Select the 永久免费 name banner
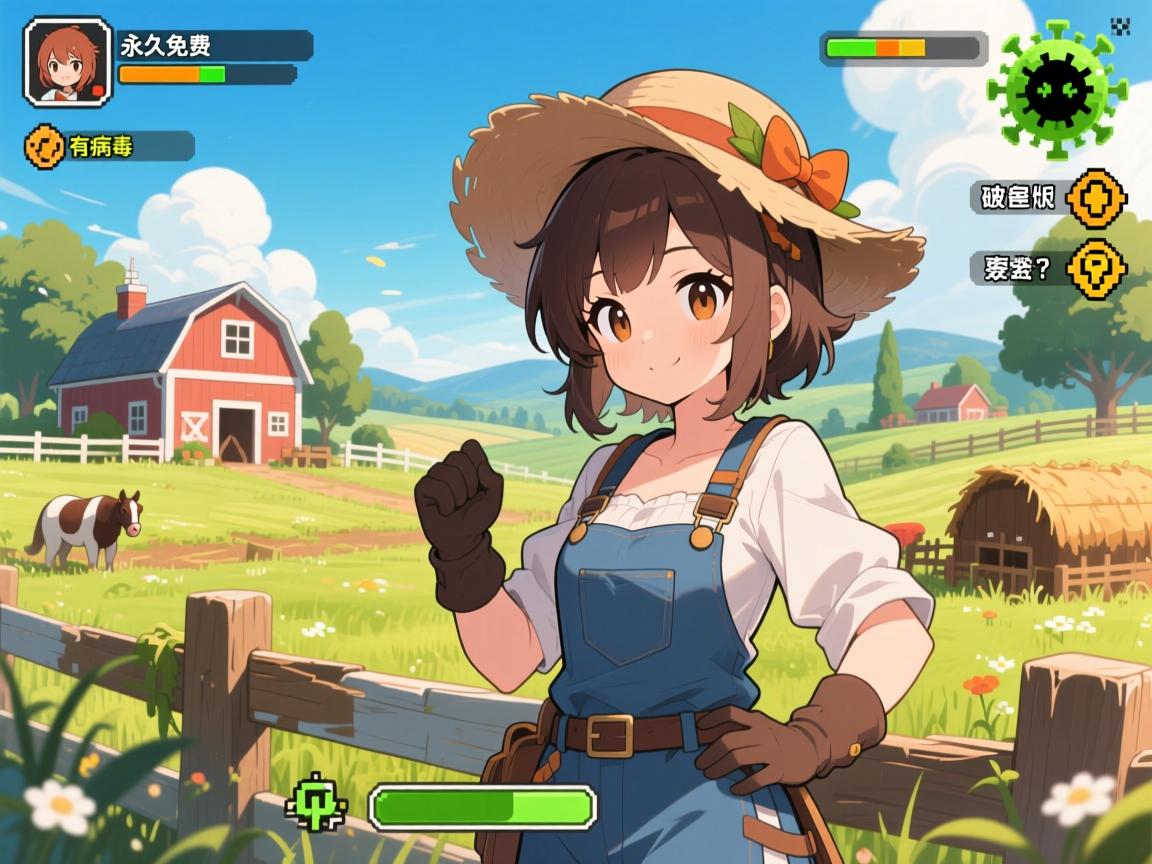The image size is (1152, 864). (215, 45)
